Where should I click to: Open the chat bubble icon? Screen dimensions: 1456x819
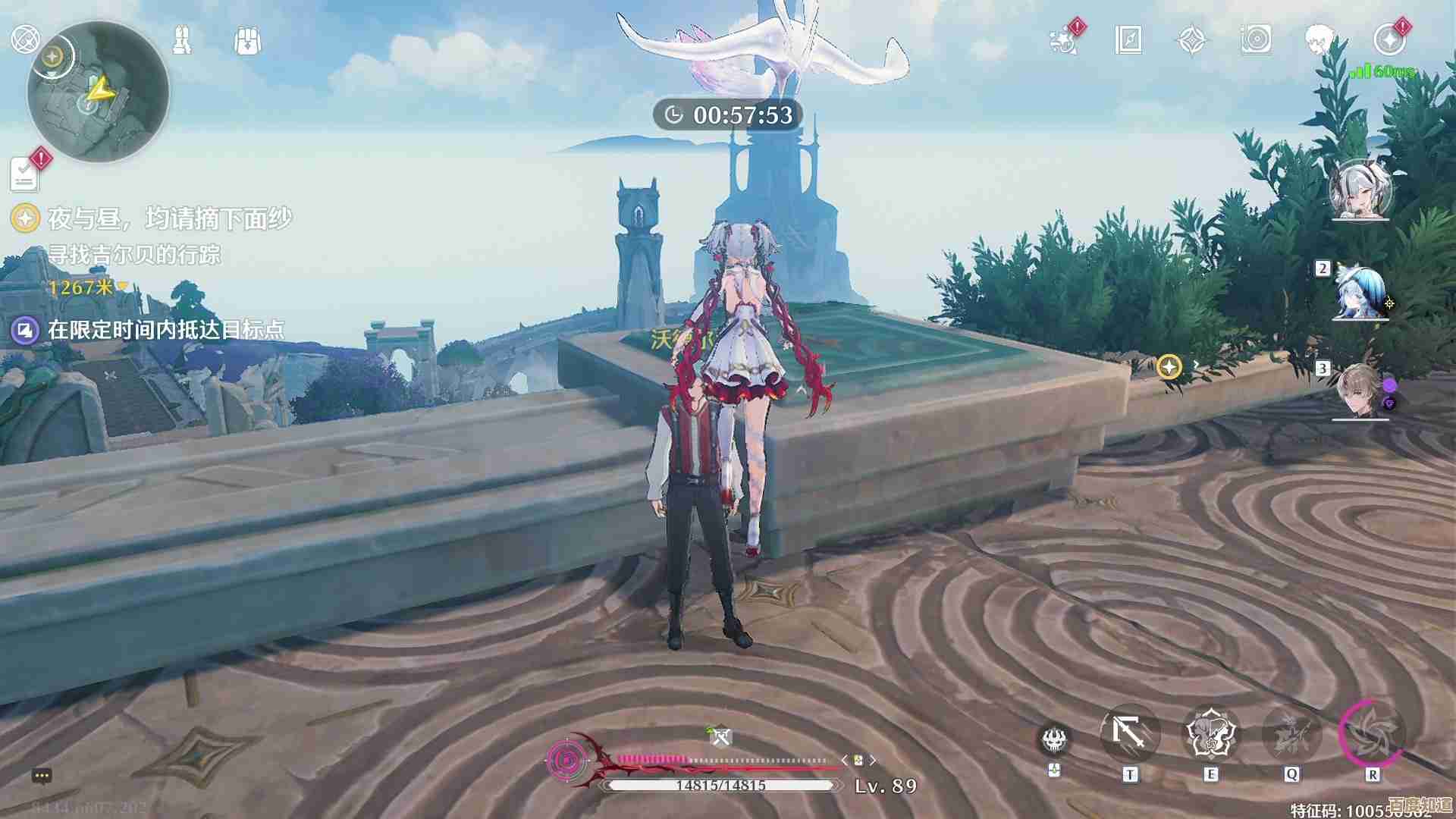coord(42,776)
